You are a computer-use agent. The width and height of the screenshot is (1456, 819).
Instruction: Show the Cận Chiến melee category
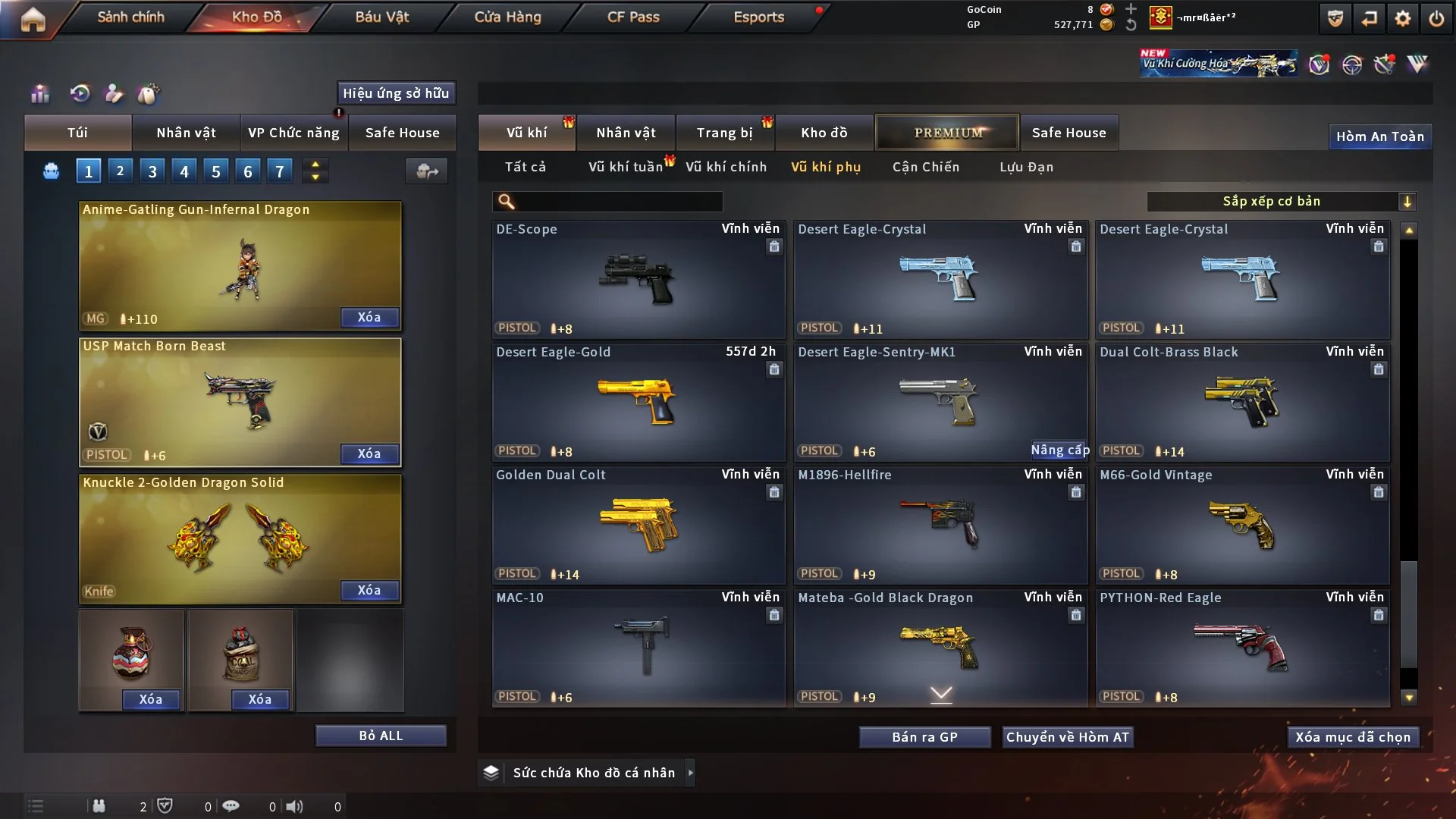click(925, 167)
